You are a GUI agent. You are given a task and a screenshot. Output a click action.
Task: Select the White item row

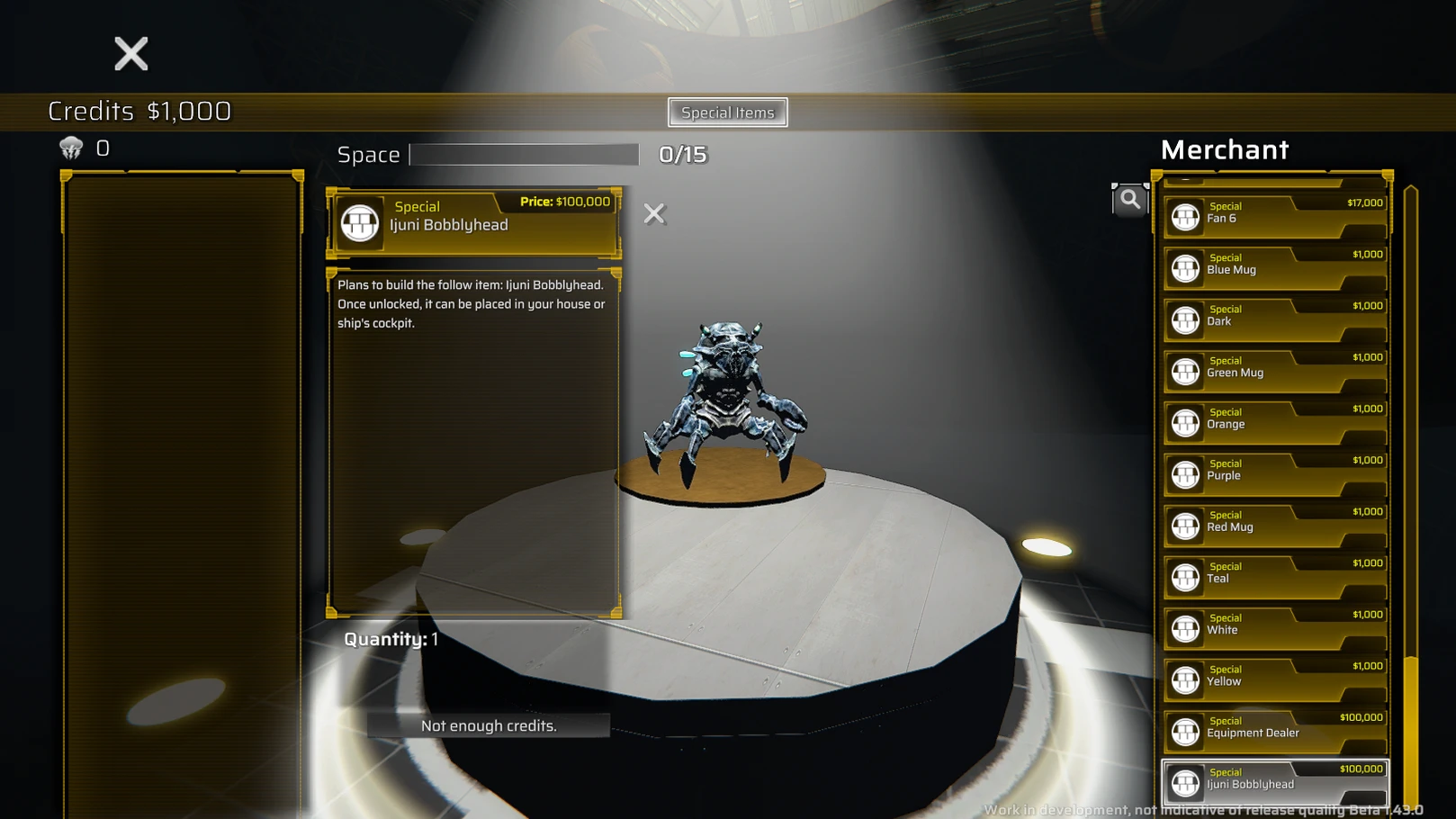point(1275,628)
